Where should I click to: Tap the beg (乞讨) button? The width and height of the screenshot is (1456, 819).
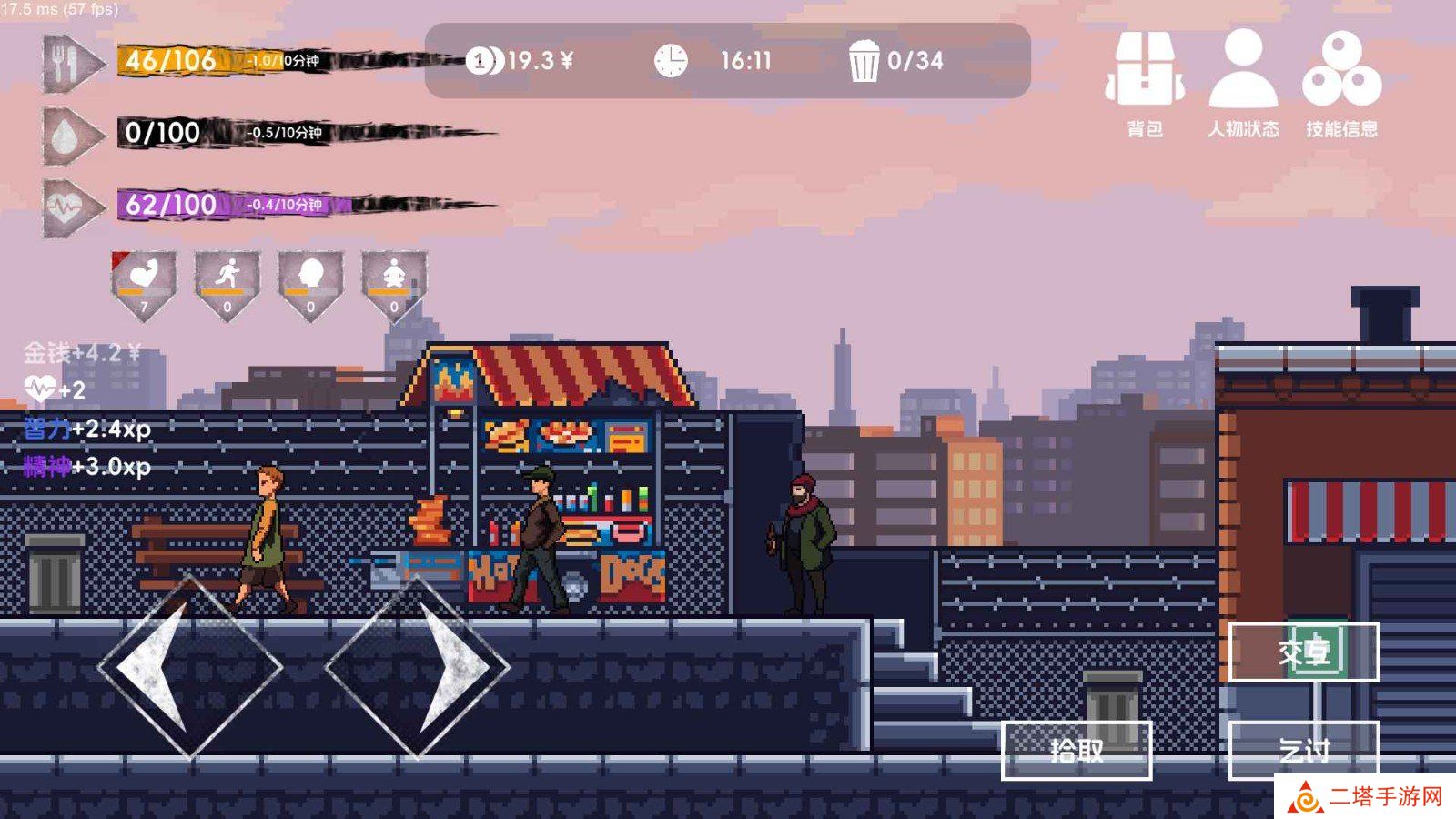pos(1304,750)
